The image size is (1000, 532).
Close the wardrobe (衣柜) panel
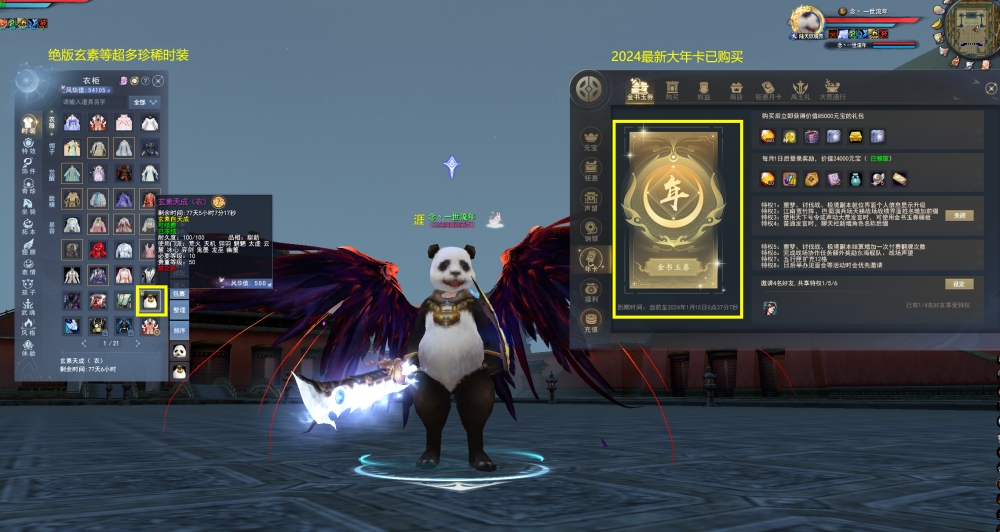tap(157, 79)
